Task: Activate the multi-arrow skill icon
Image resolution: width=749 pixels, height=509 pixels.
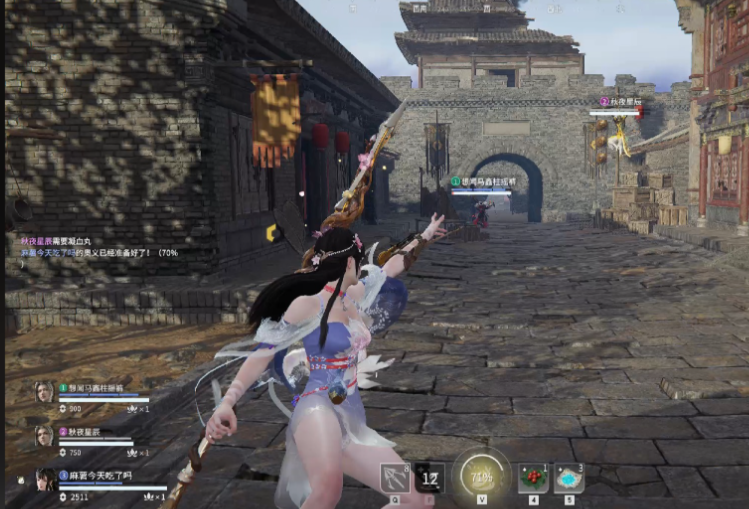Action: 394,478
